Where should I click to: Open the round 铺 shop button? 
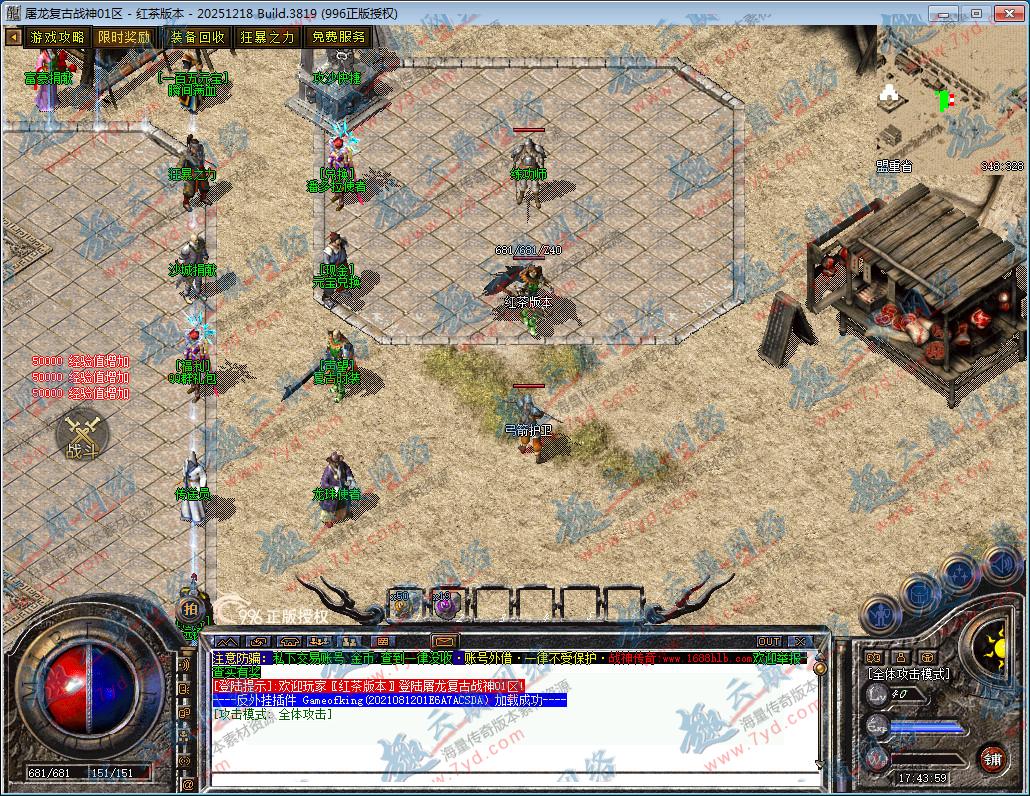(993, 758)
